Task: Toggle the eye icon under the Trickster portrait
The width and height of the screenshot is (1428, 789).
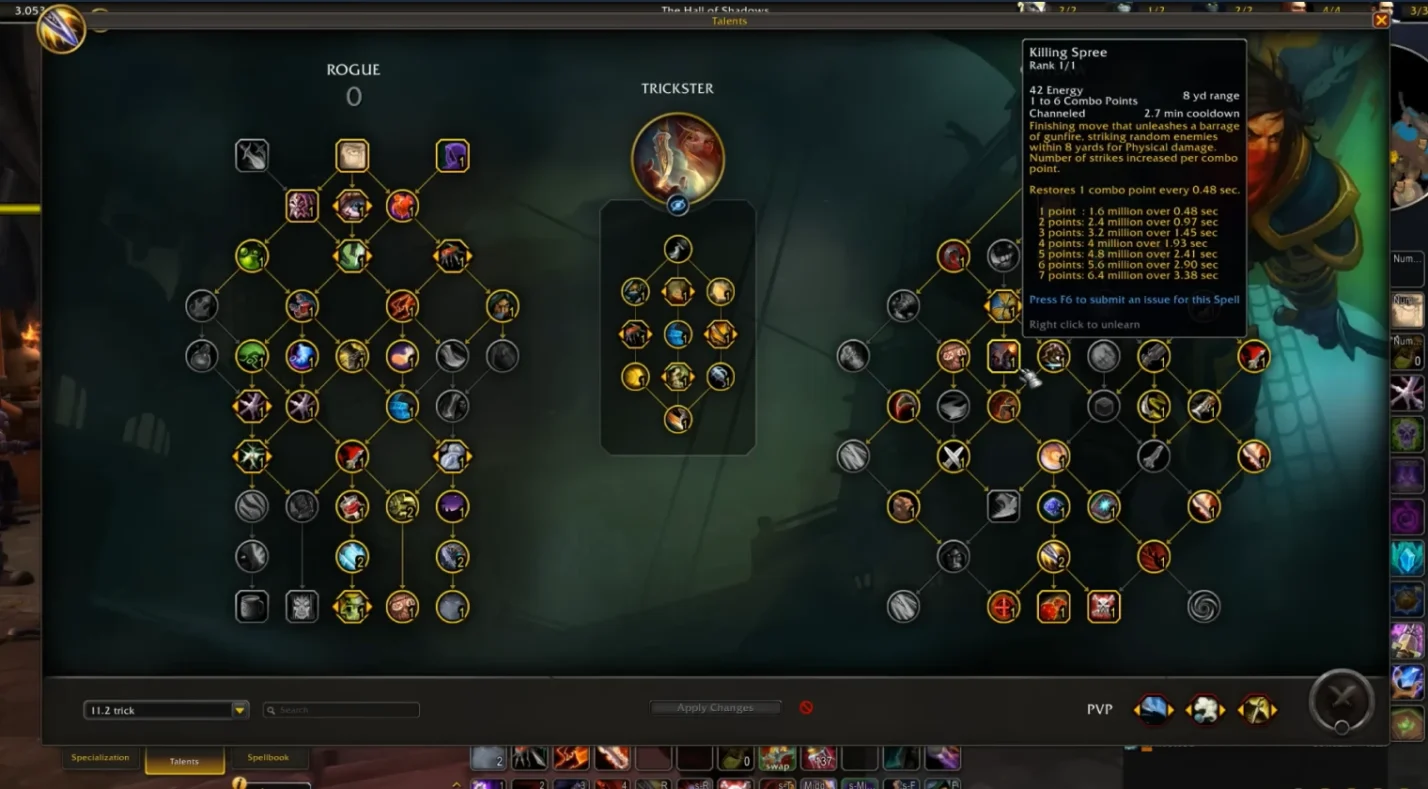Action: pyautogui.click(x=678, y=205)
